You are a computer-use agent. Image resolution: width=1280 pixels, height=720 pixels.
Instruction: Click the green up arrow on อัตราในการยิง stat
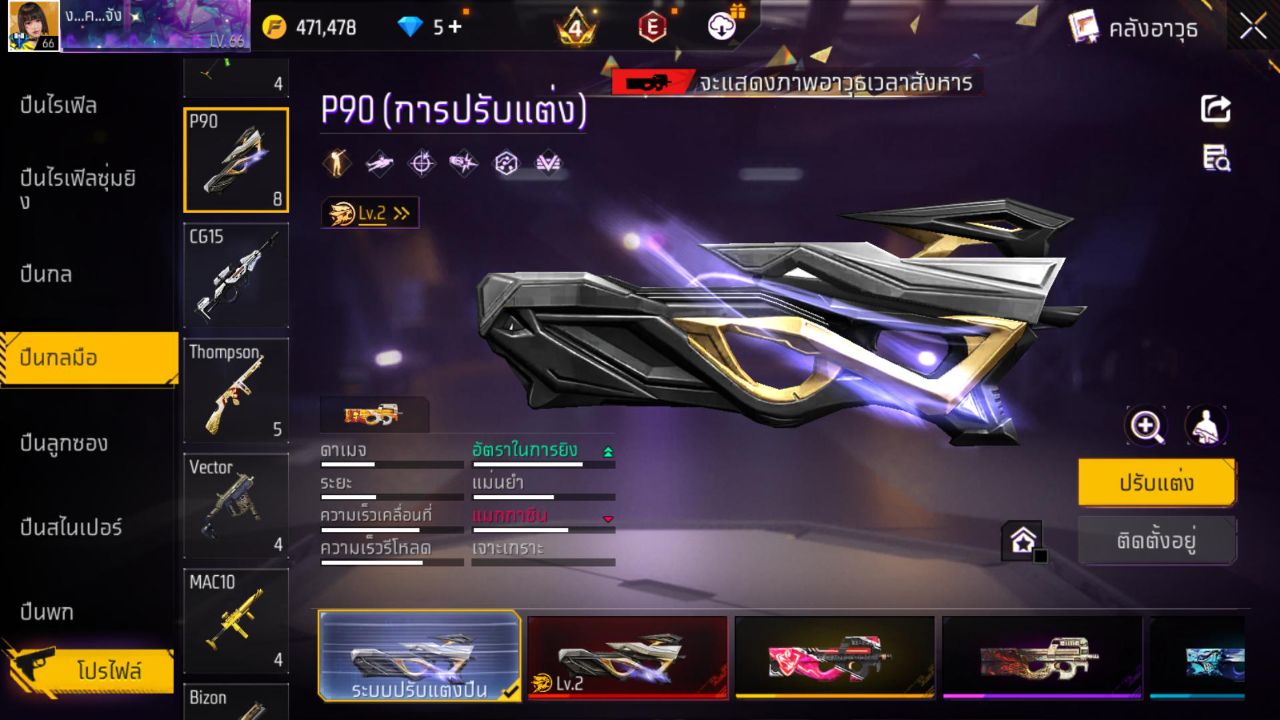point(607,450)
